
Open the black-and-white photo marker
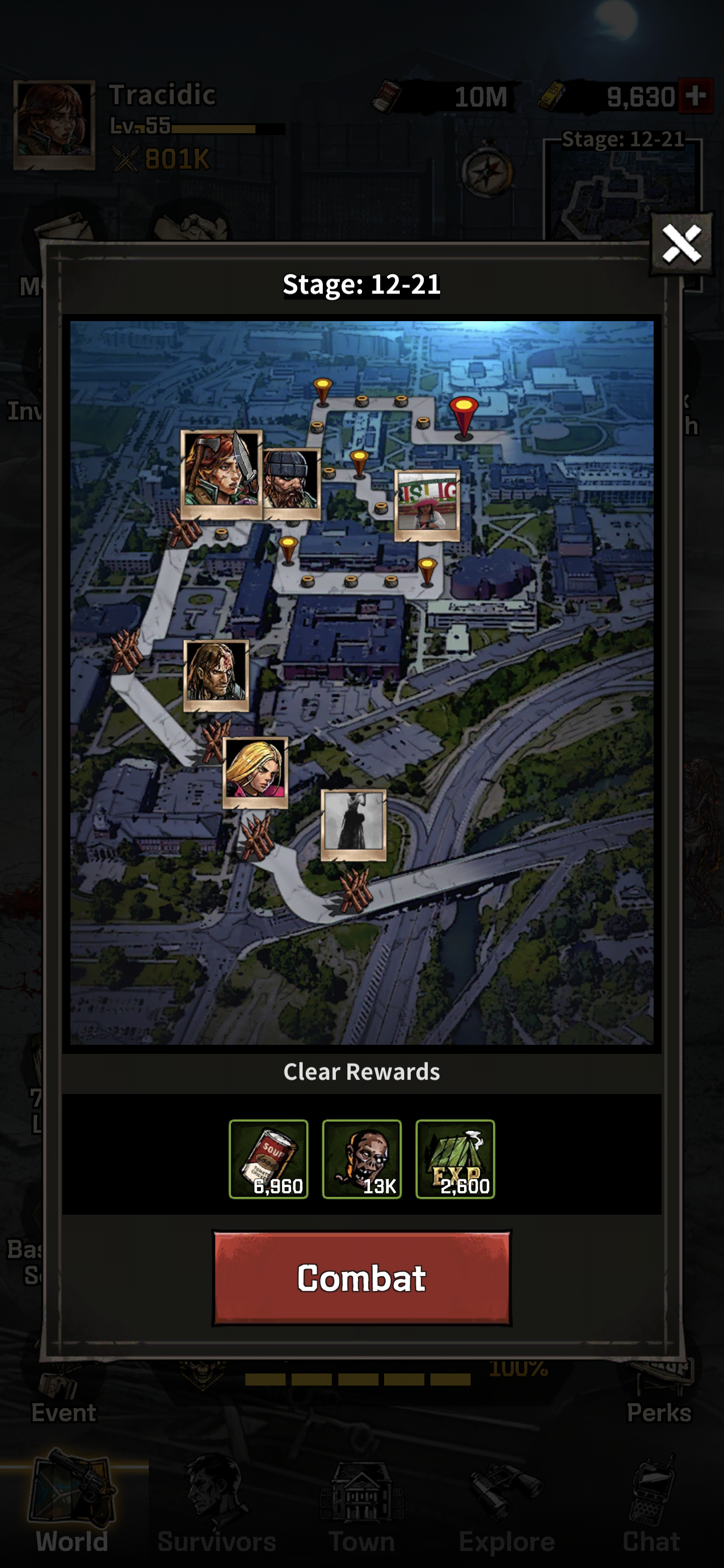click(354, 824)
